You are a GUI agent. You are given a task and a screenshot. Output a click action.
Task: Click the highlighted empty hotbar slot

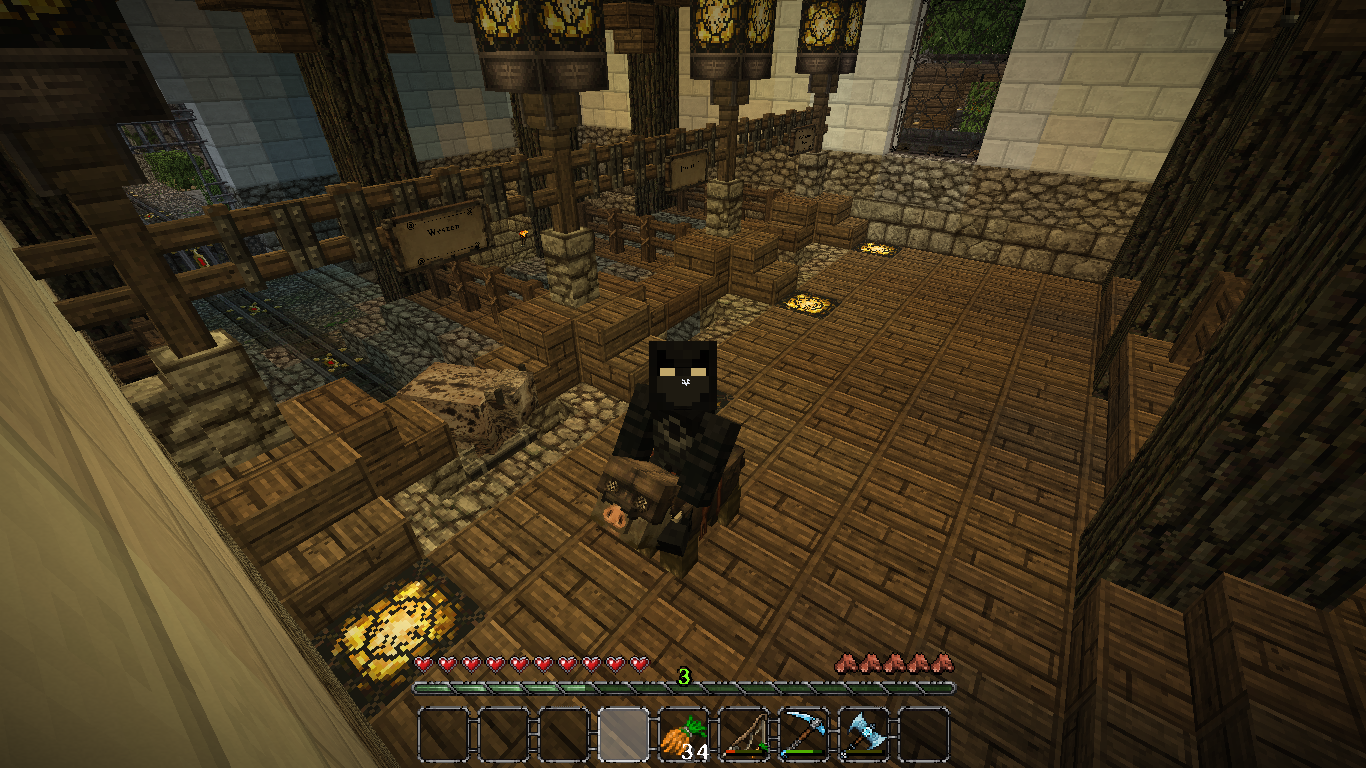tap(624, 734)
